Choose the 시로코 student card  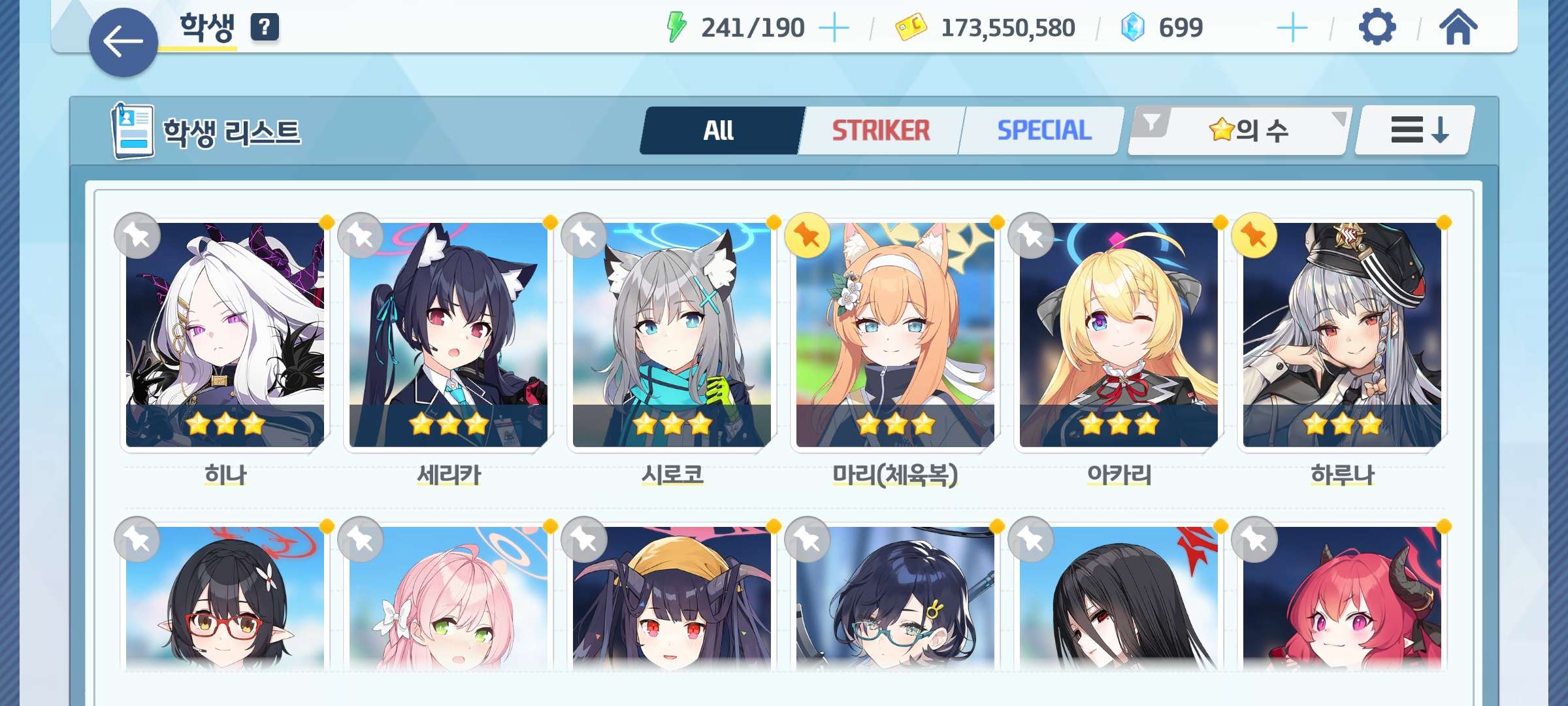[672, 335]
